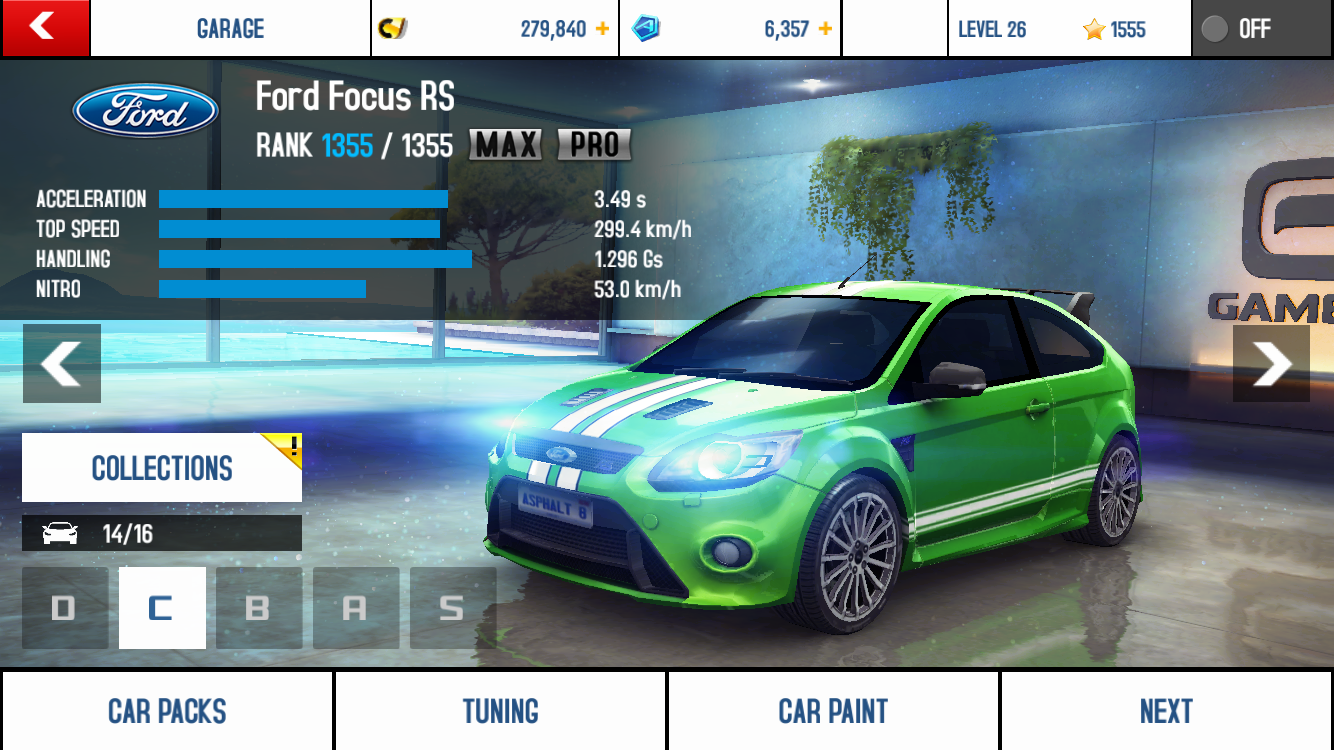Viewport: 1334px width, 750px height.
Task: Select the class C car tab
Action: click(x=162, y=608)
